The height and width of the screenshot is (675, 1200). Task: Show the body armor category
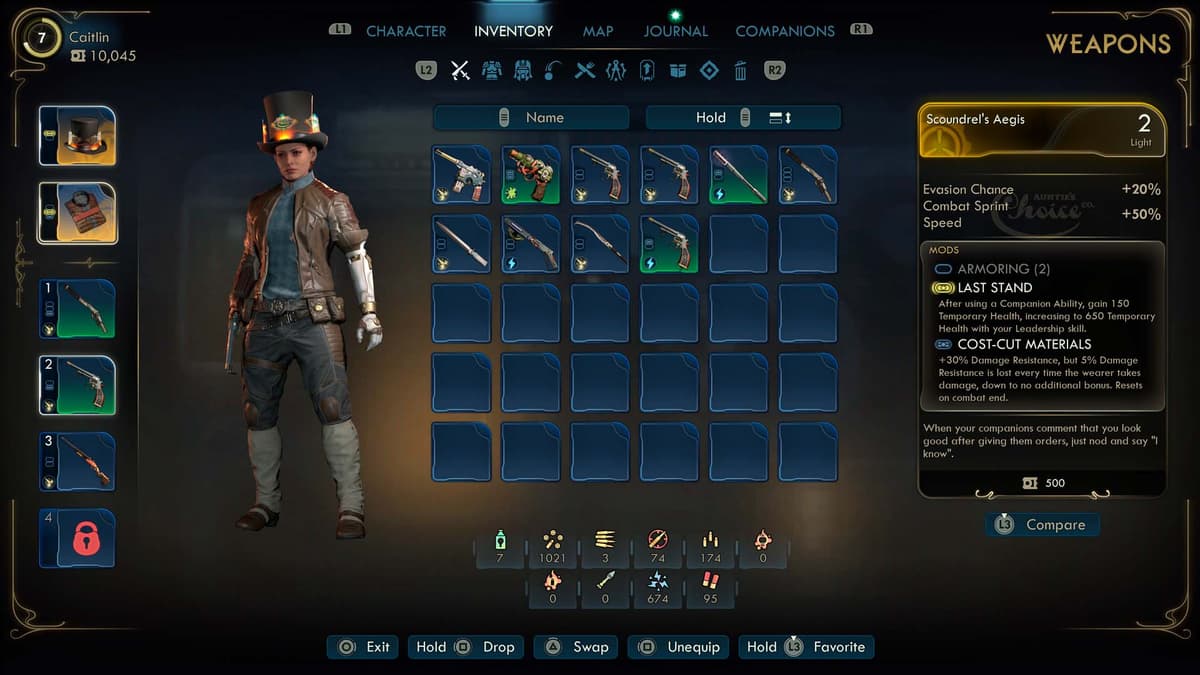[x=491, y=70]
